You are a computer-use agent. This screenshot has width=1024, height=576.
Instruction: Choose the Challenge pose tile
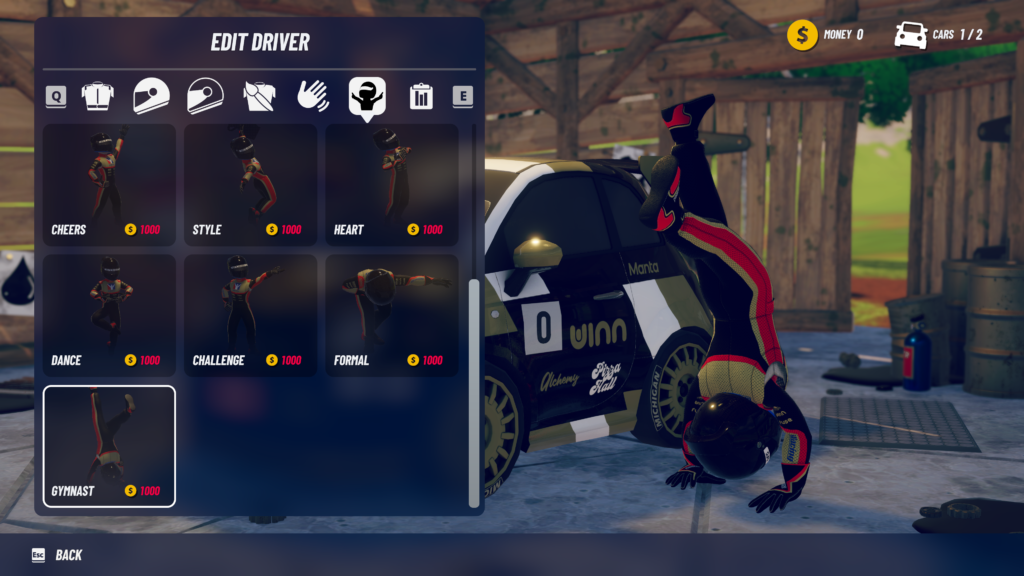(x=250, y=315)
